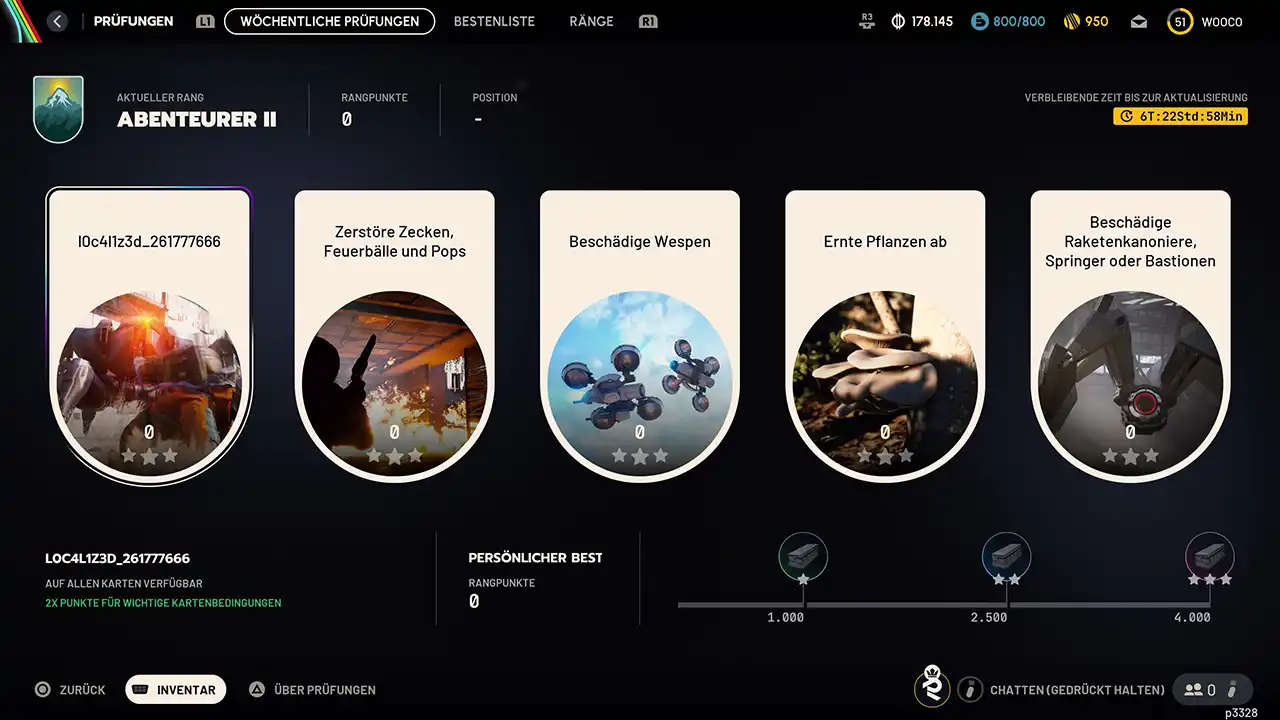Switch to the Ränge tab
The height and width of the screenshot is (720, 1280).
(x=591, y=21)
